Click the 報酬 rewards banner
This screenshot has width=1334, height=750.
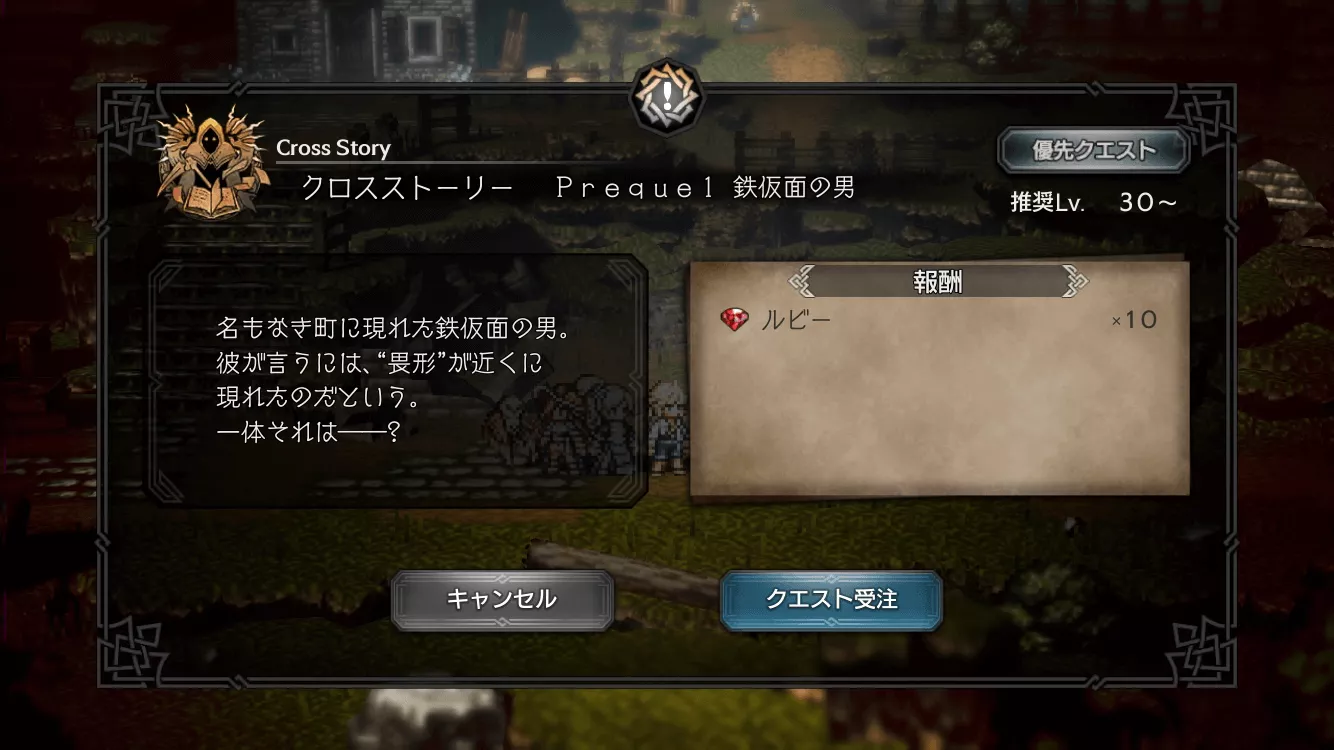click(x=938, y=282)
